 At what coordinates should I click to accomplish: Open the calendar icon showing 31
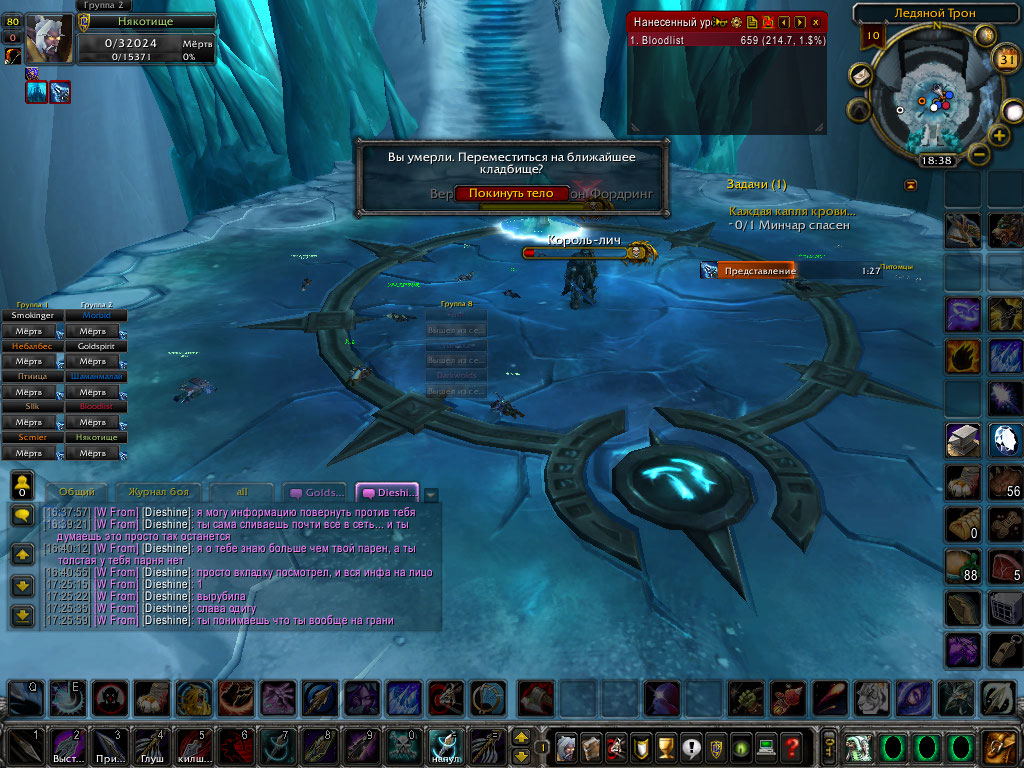[x=1006, y=59]
